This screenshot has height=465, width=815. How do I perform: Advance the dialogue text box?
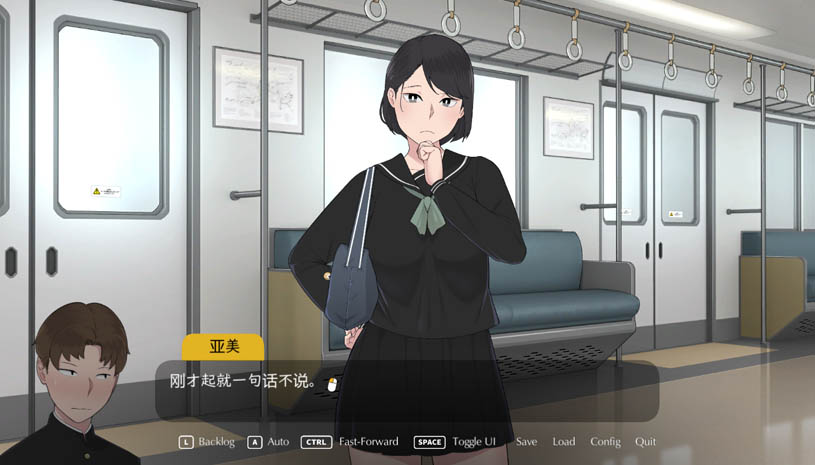coord(406,390)
